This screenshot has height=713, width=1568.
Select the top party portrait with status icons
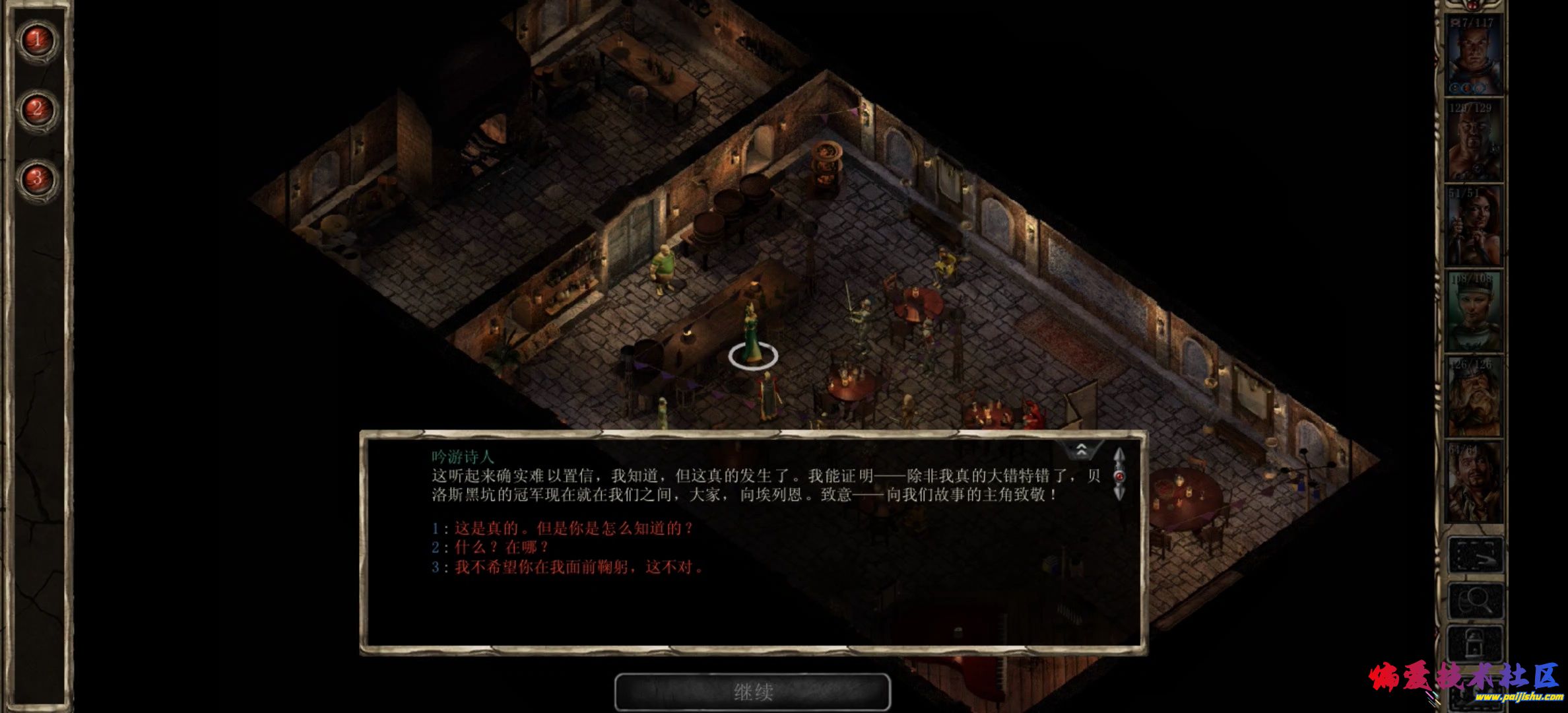pyautogui.click(x=1474, y=55)
